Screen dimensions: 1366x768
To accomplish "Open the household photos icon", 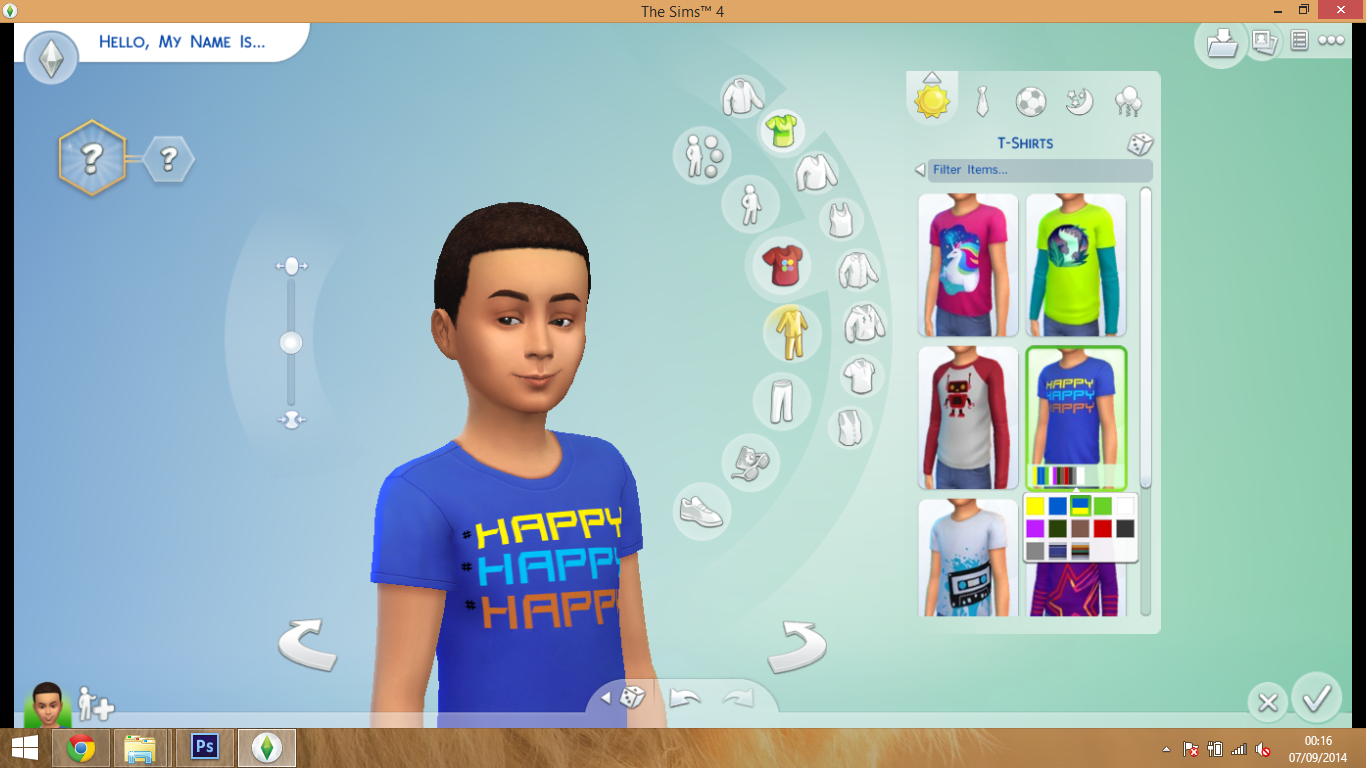I will pos(1264,42).
